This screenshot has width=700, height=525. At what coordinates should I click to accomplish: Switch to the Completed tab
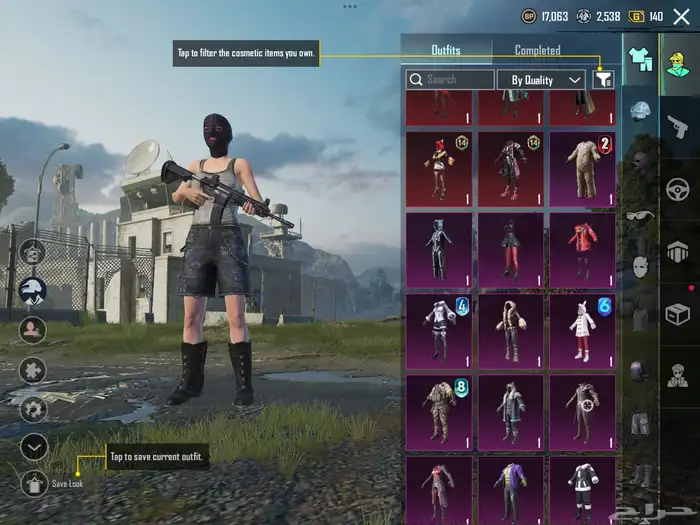click(x=537, y=50)
